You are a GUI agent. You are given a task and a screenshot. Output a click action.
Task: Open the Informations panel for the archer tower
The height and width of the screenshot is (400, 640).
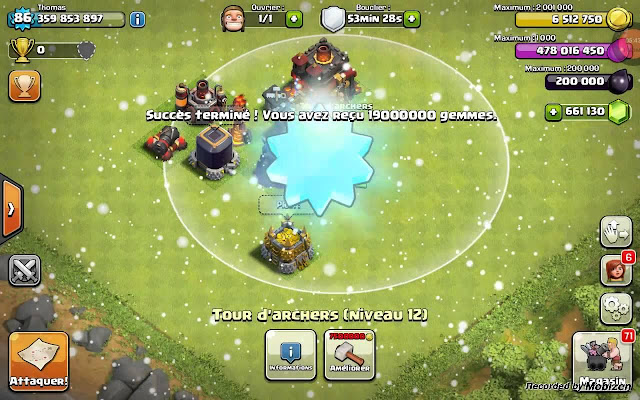pyautogui.click(x=291, y=354)
